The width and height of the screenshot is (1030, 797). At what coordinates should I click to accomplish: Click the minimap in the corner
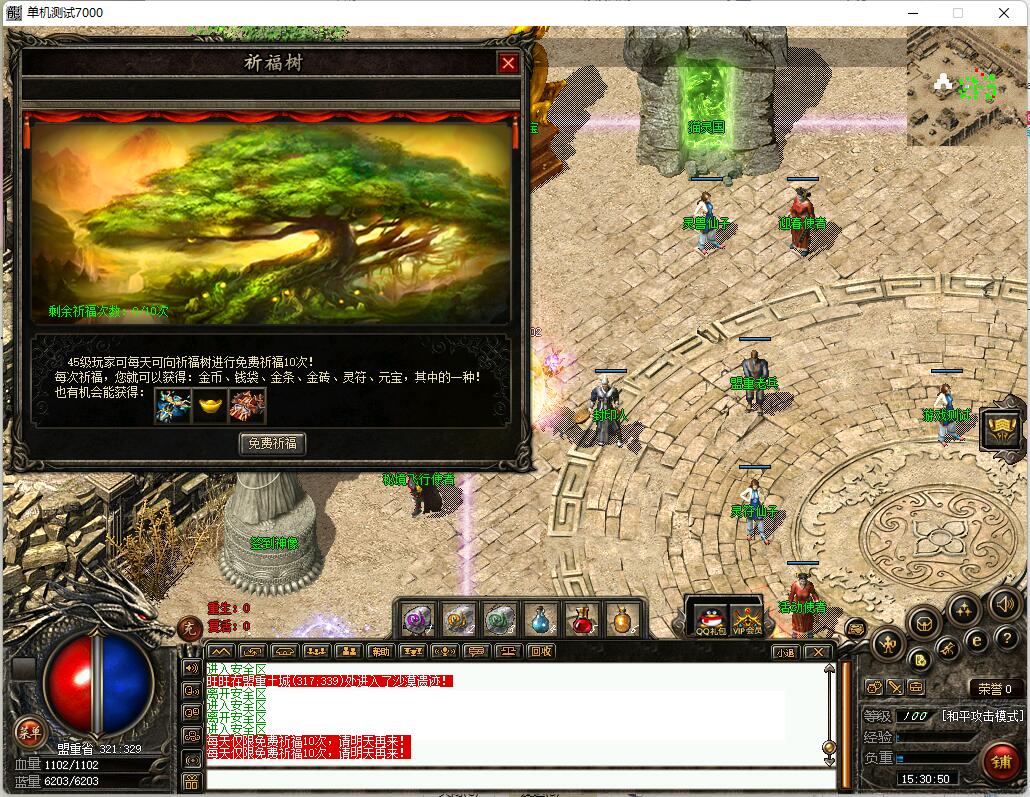tap(966, 87)
